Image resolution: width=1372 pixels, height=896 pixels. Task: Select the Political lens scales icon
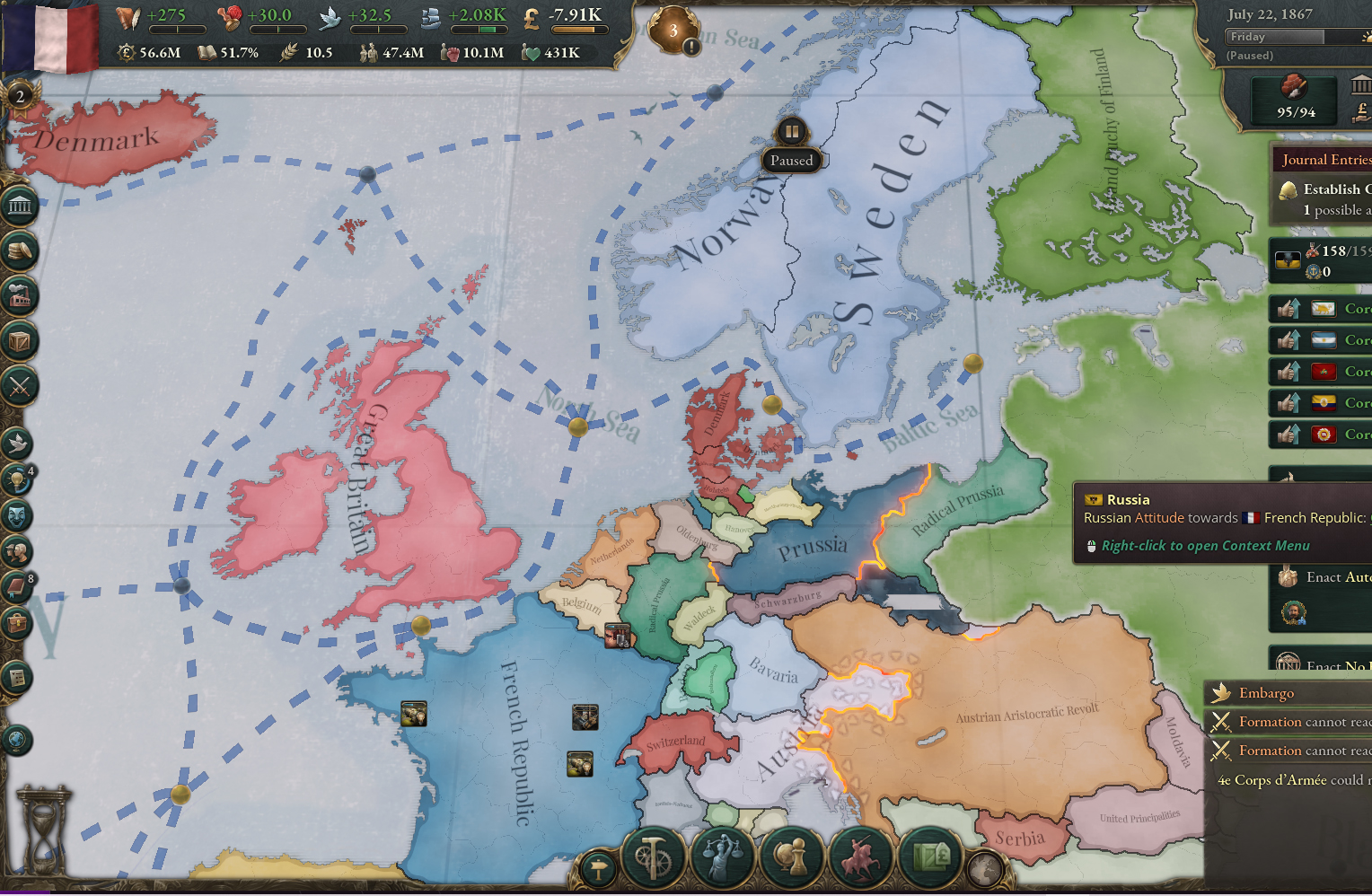point(722,856)
